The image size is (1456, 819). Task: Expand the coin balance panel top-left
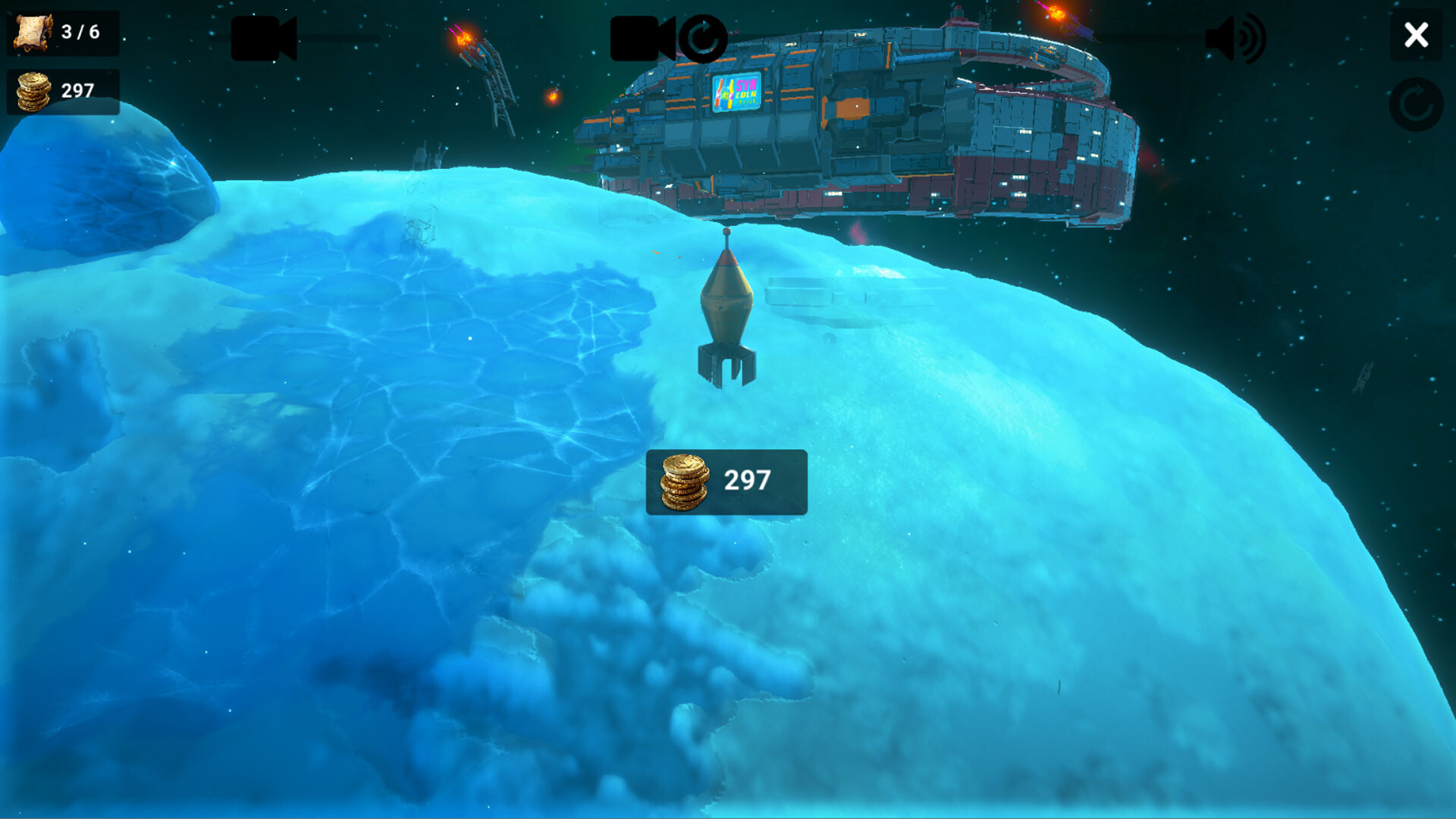[62, 89]
